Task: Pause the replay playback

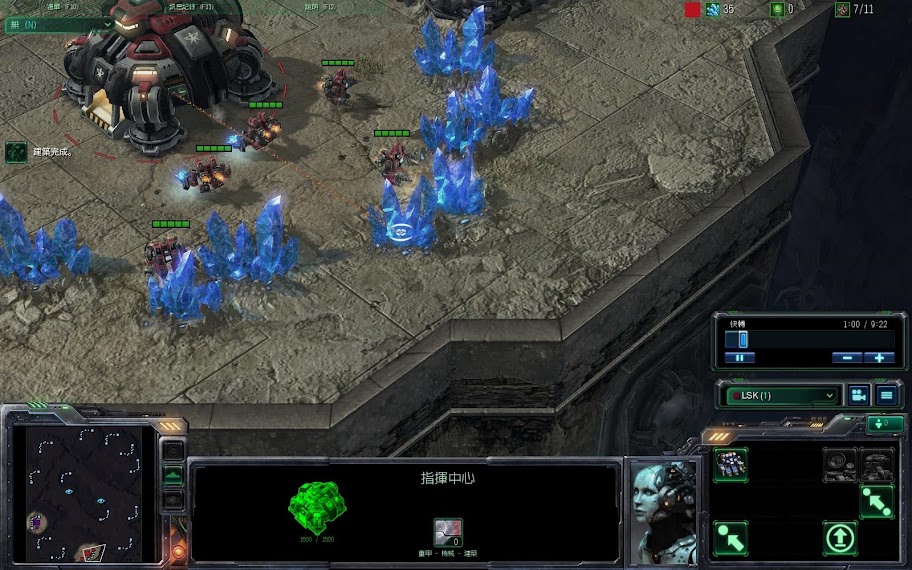Action: click(x=740, y=357)
